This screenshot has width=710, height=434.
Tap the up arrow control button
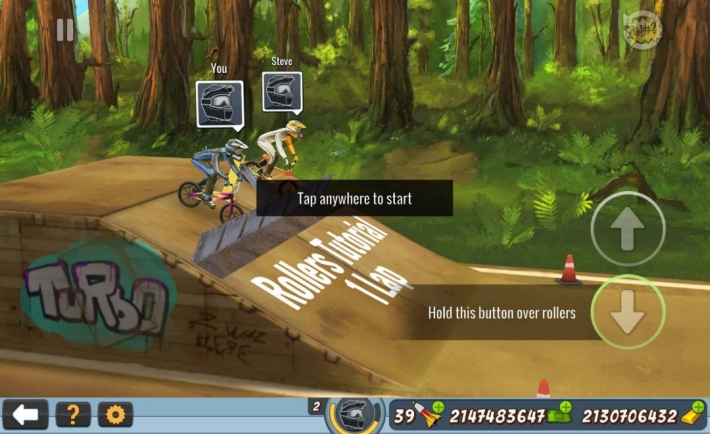pyautogui.click(x=628, y=229)
